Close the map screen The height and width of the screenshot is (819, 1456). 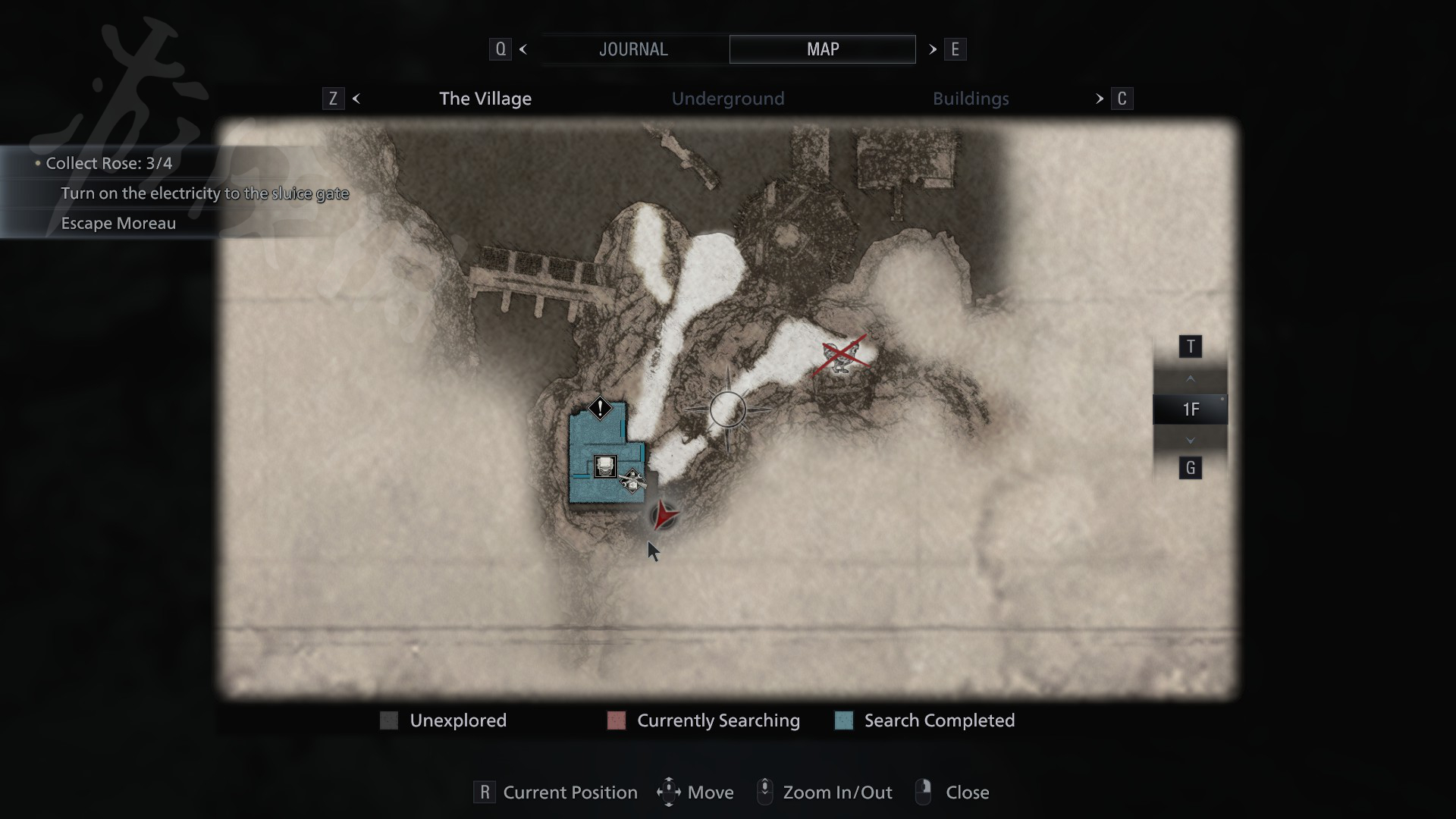click(x=967, y=792)
